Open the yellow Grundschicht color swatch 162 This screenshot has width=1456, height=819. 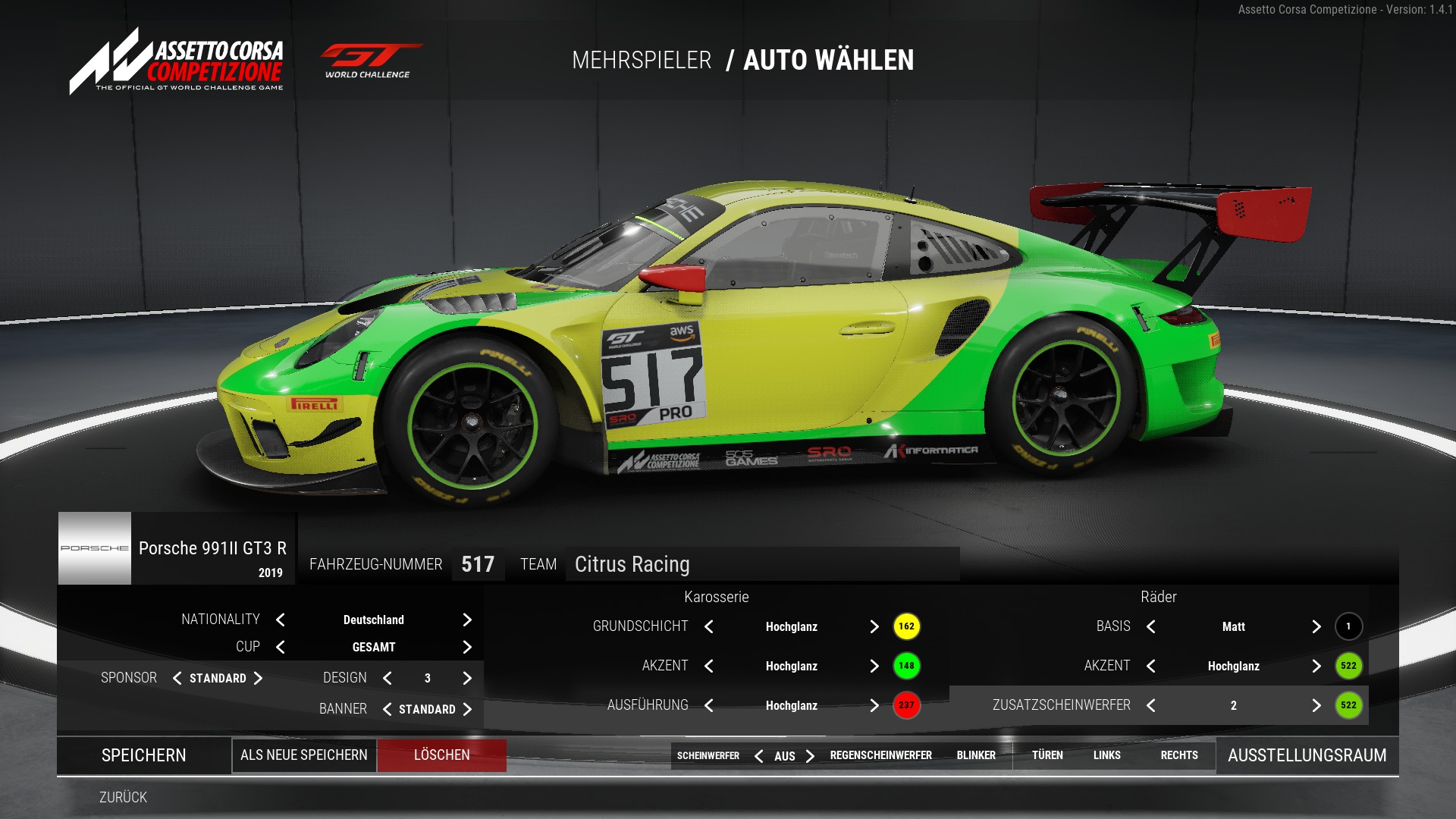[906, 626]
